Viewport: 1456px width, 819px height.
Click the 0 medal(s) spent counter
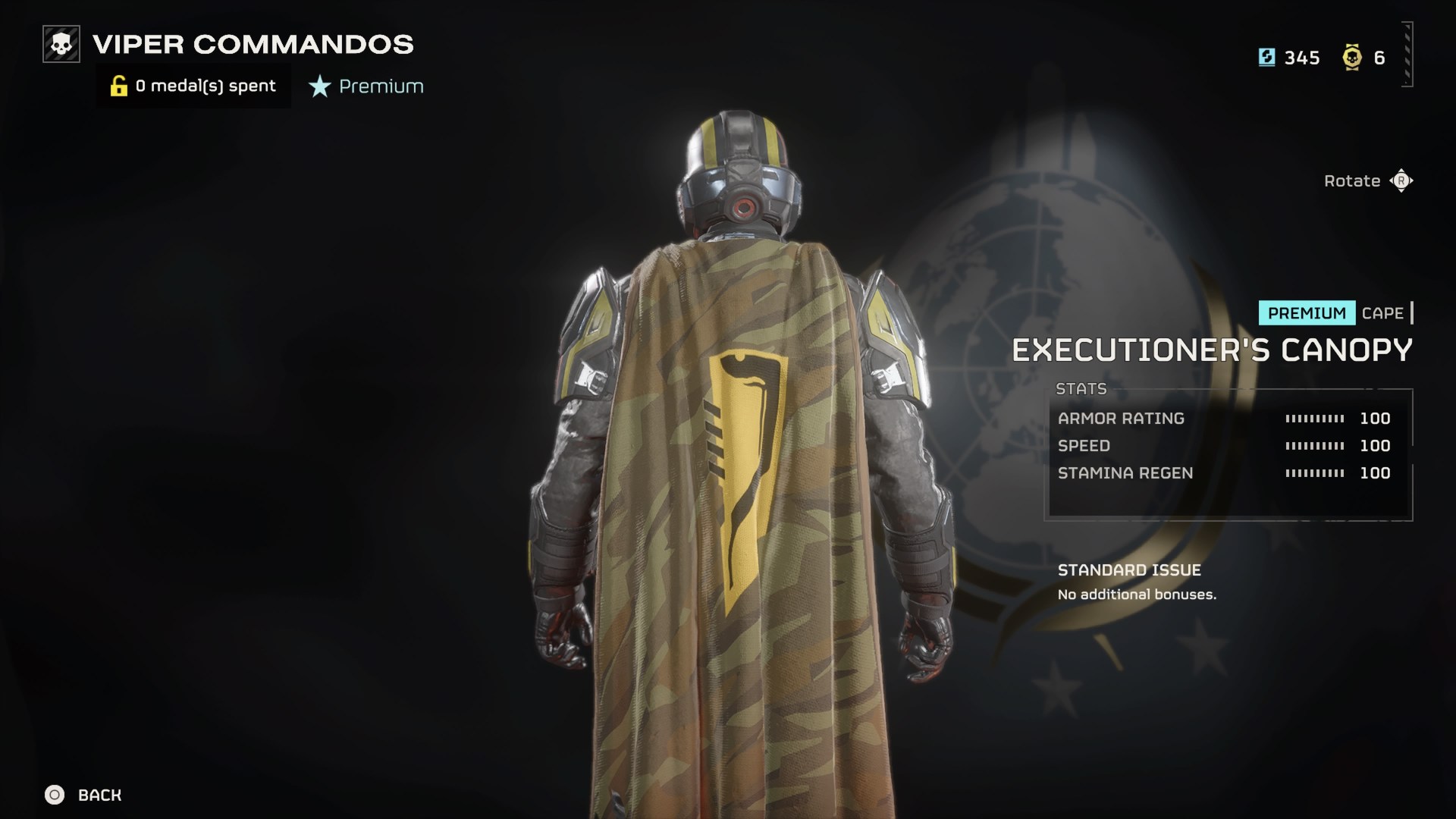coord(205,86)
